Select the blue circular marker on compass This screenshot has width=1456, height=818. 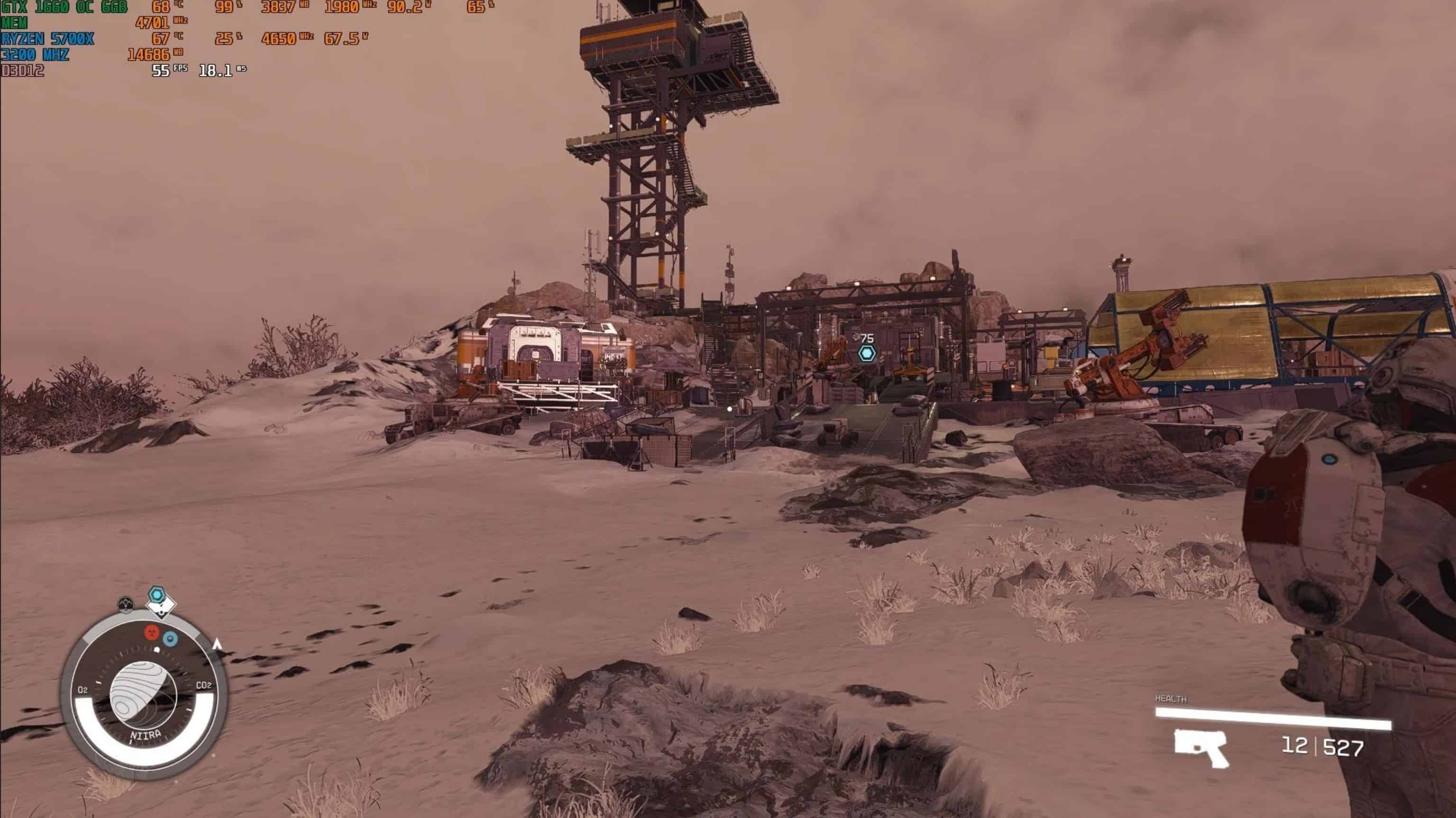[x=170, y=639]
